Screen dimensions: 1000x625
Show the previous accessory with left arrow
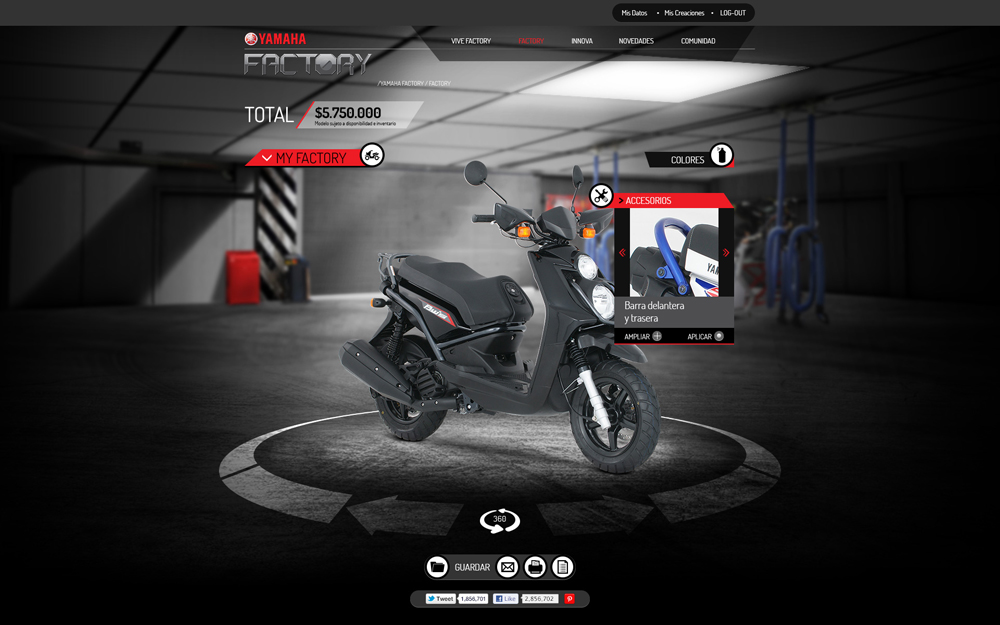622,253
